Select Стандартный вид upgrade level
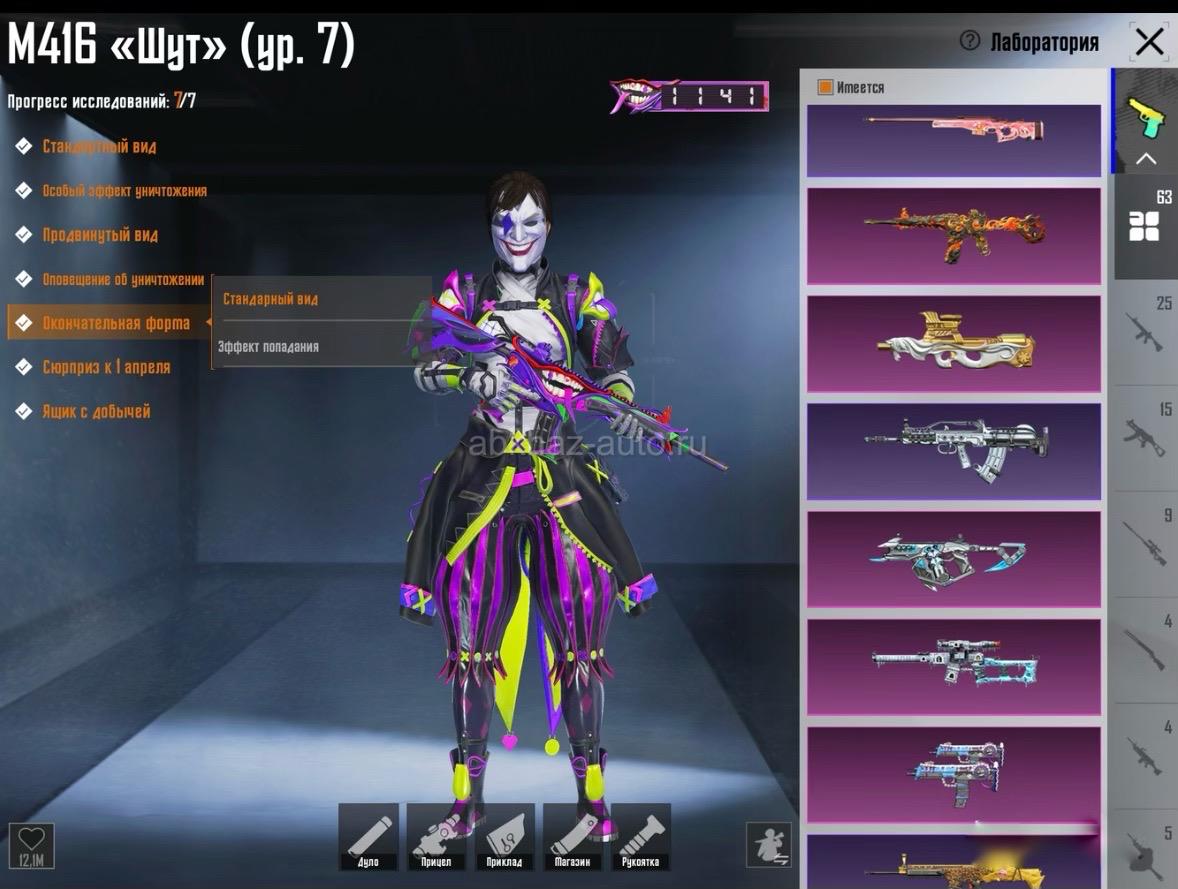1178x889 pixels. [98, 147]
